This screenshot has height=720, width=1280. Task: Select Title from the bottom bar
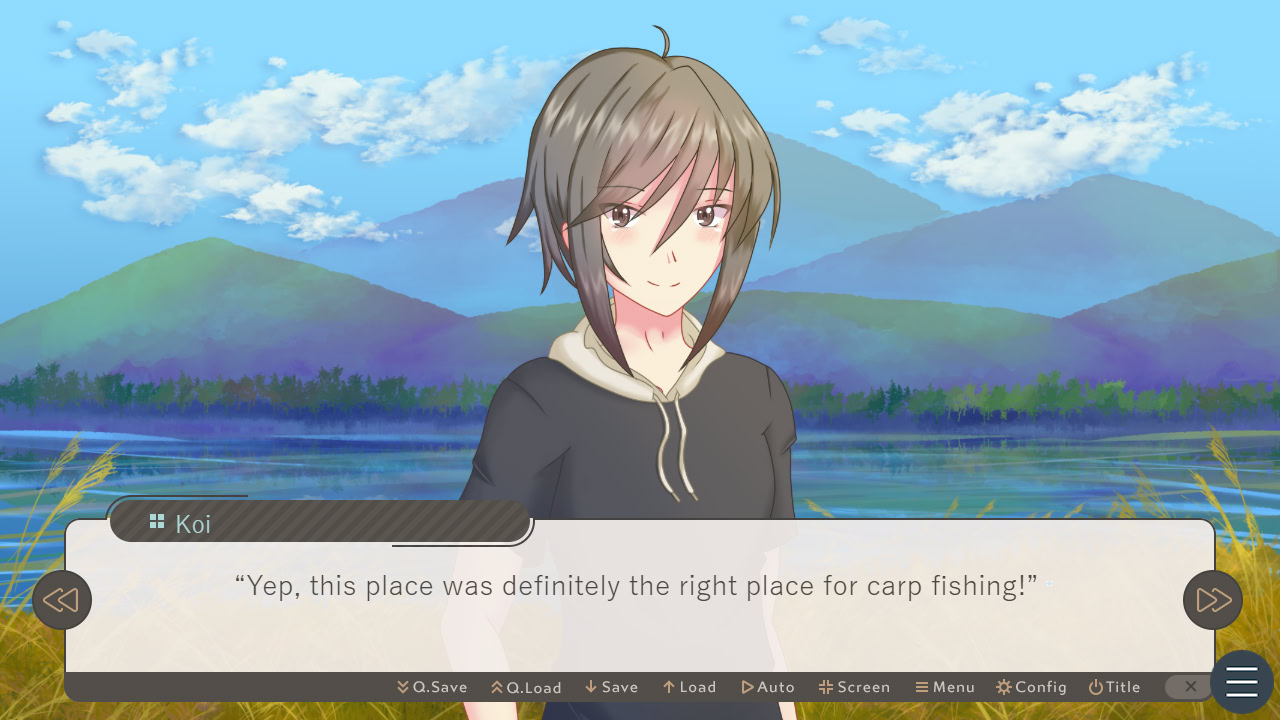click(1115, 687)
